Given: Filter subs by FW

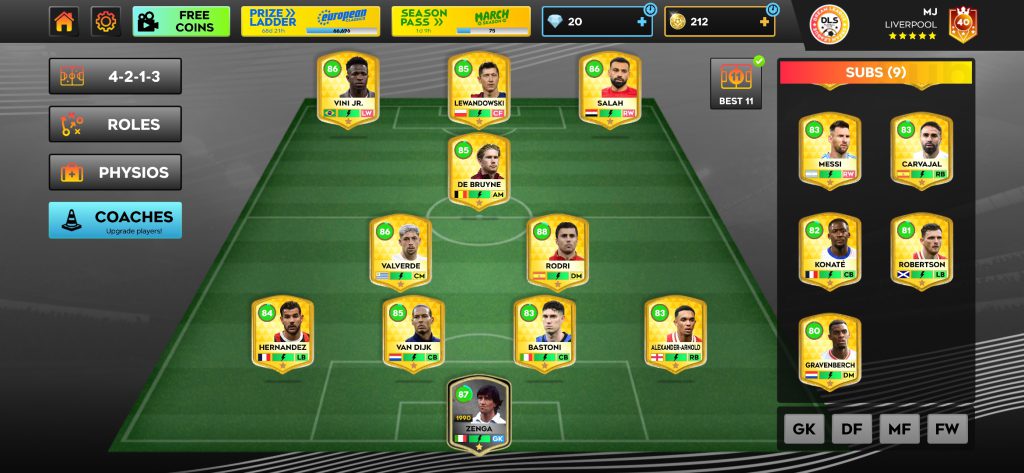Looking at the screenshot, I should [x=946, y=430].
